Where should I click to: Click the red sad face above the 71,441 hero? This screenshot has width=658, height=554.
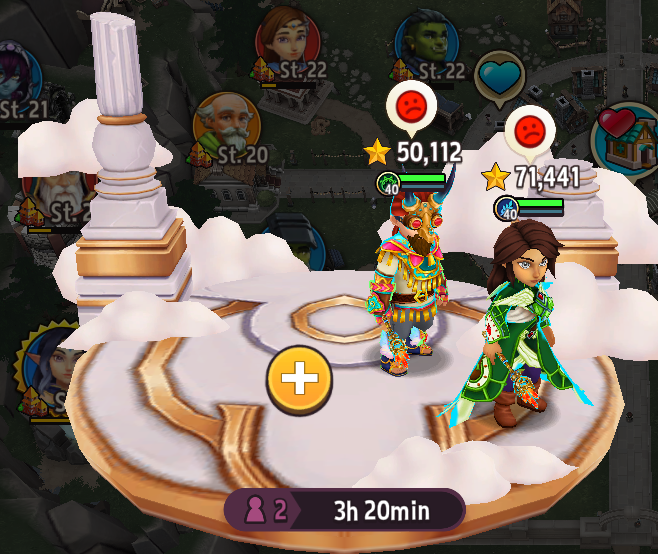click(529, 130)
